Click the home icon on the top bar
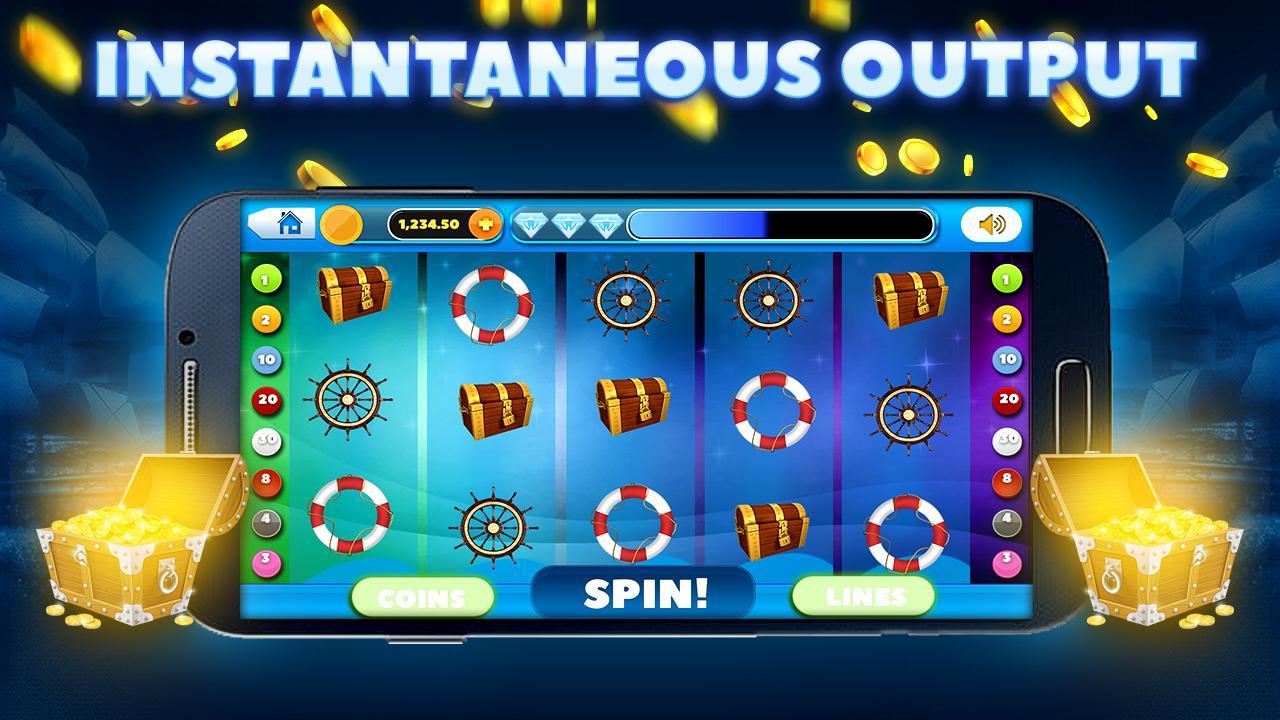 tap(288, 224)
